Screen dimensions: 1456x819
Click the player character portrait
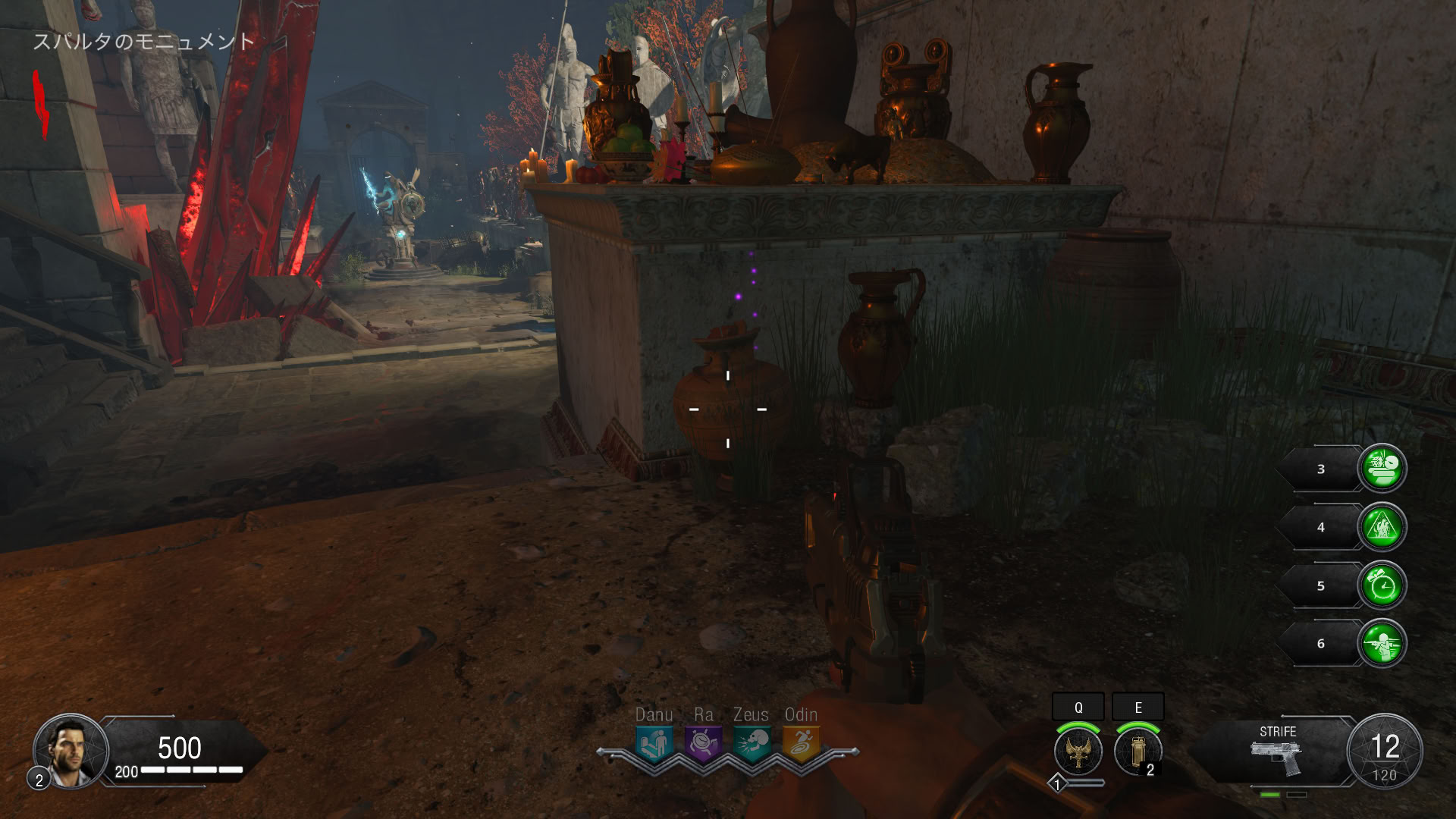(x=71, y=749)
